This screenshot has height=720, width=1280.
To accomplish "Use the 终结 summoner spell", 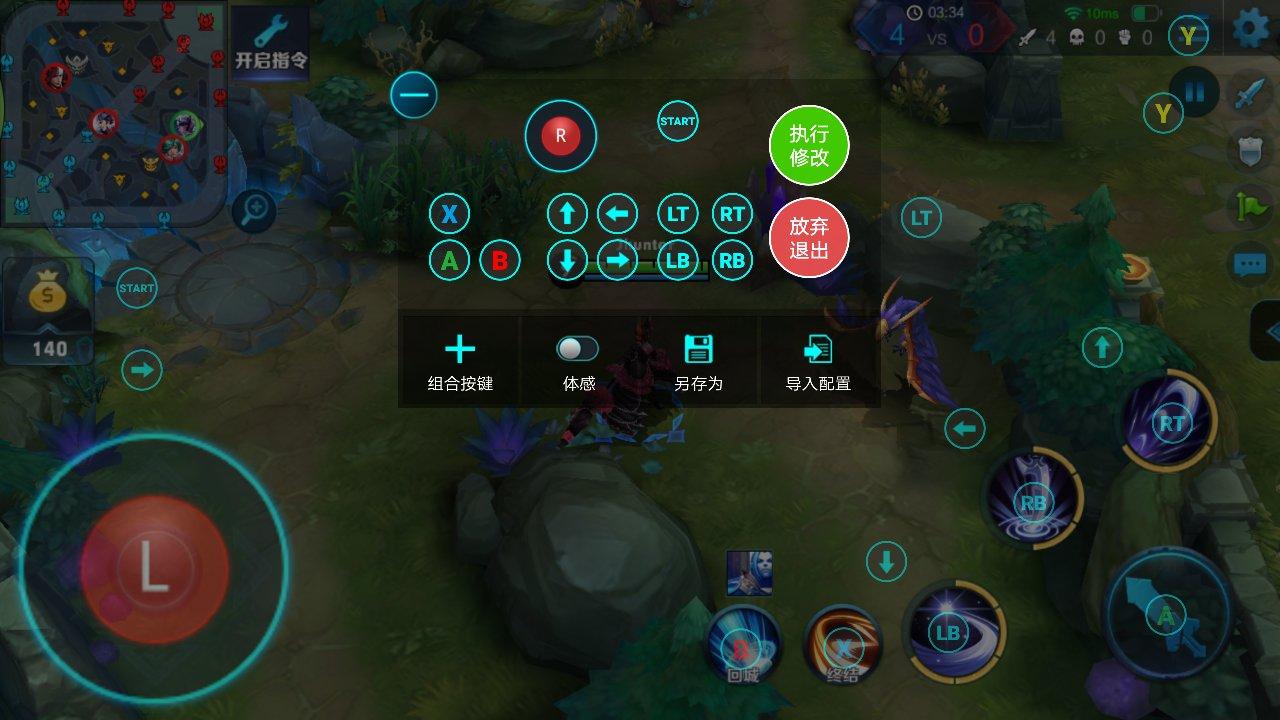I will coord(843,645).
